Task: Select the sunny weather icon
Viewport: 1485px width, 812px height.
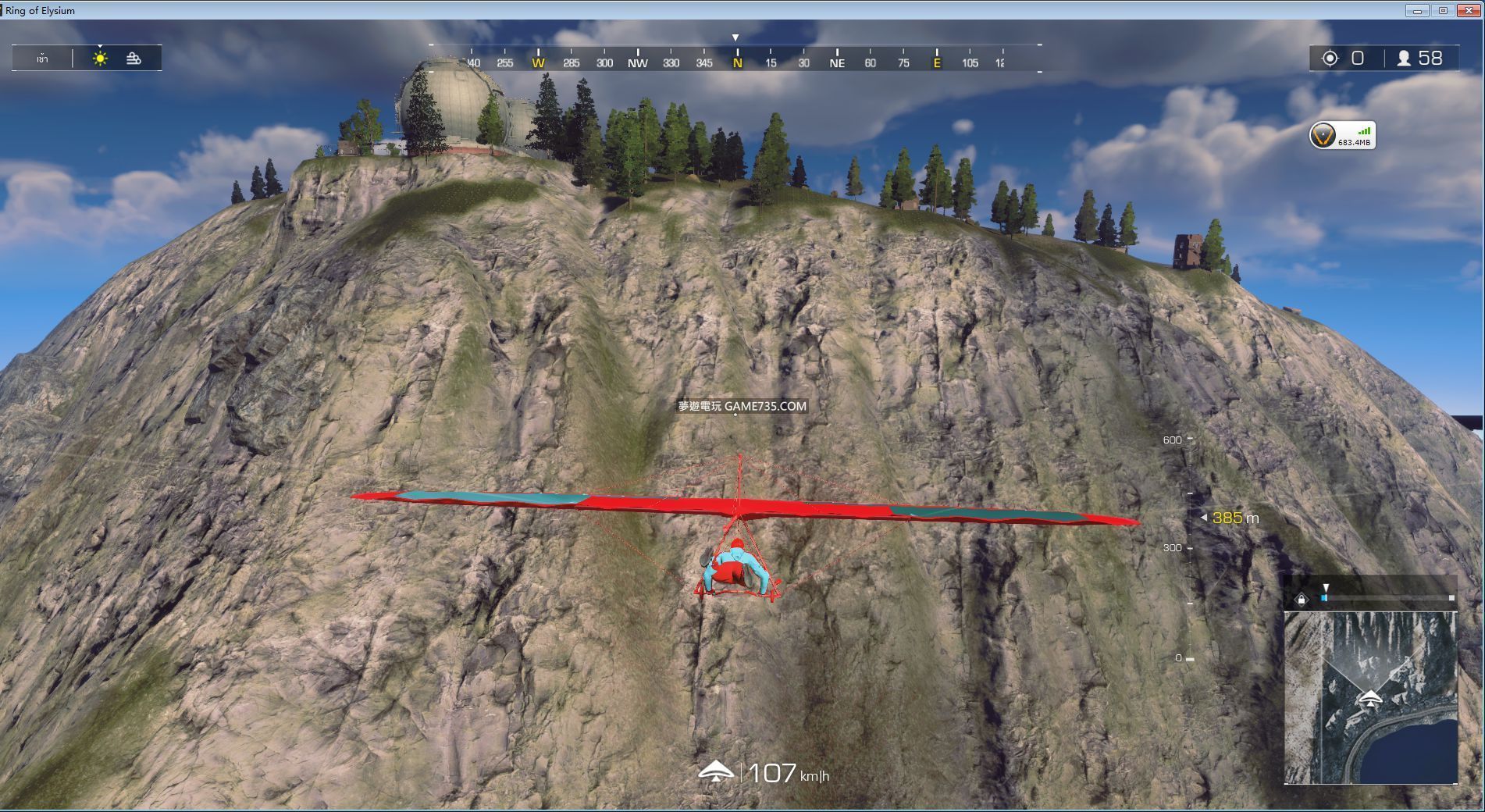Action: point(100,59)
